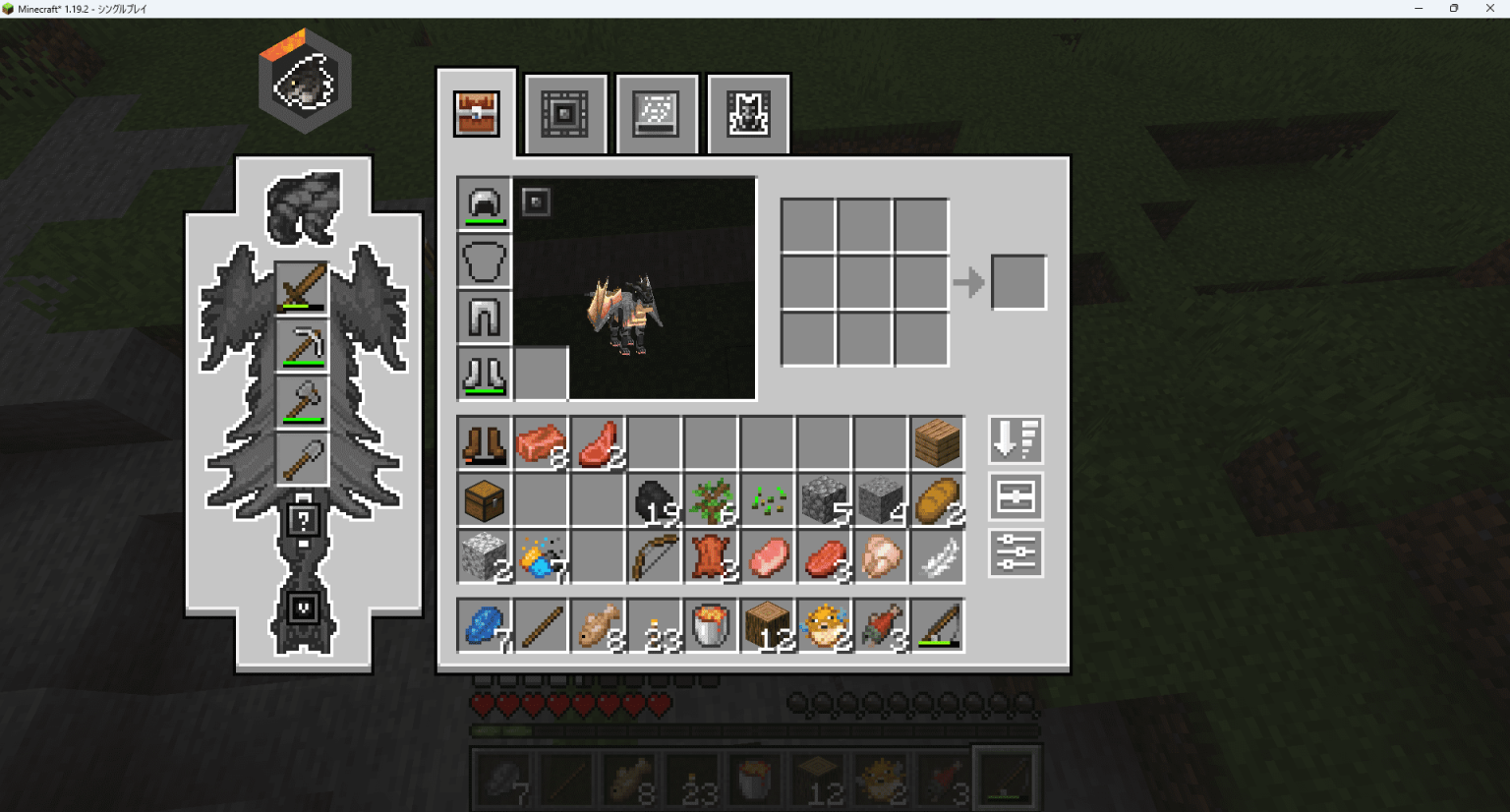Pick the oak sapling stack
The image size is (1510, 812).
[x=711, y=500]
